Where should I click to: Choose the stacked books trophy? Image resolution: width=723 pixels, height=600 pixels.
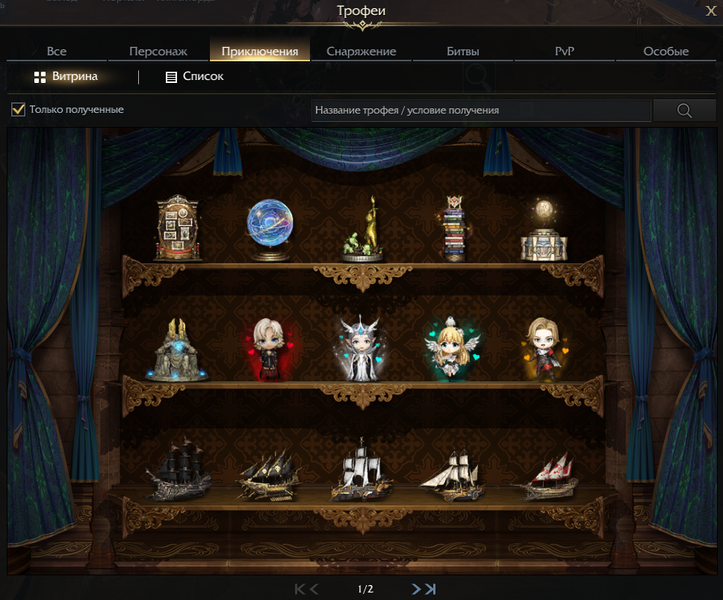click(x=454, y=228)
